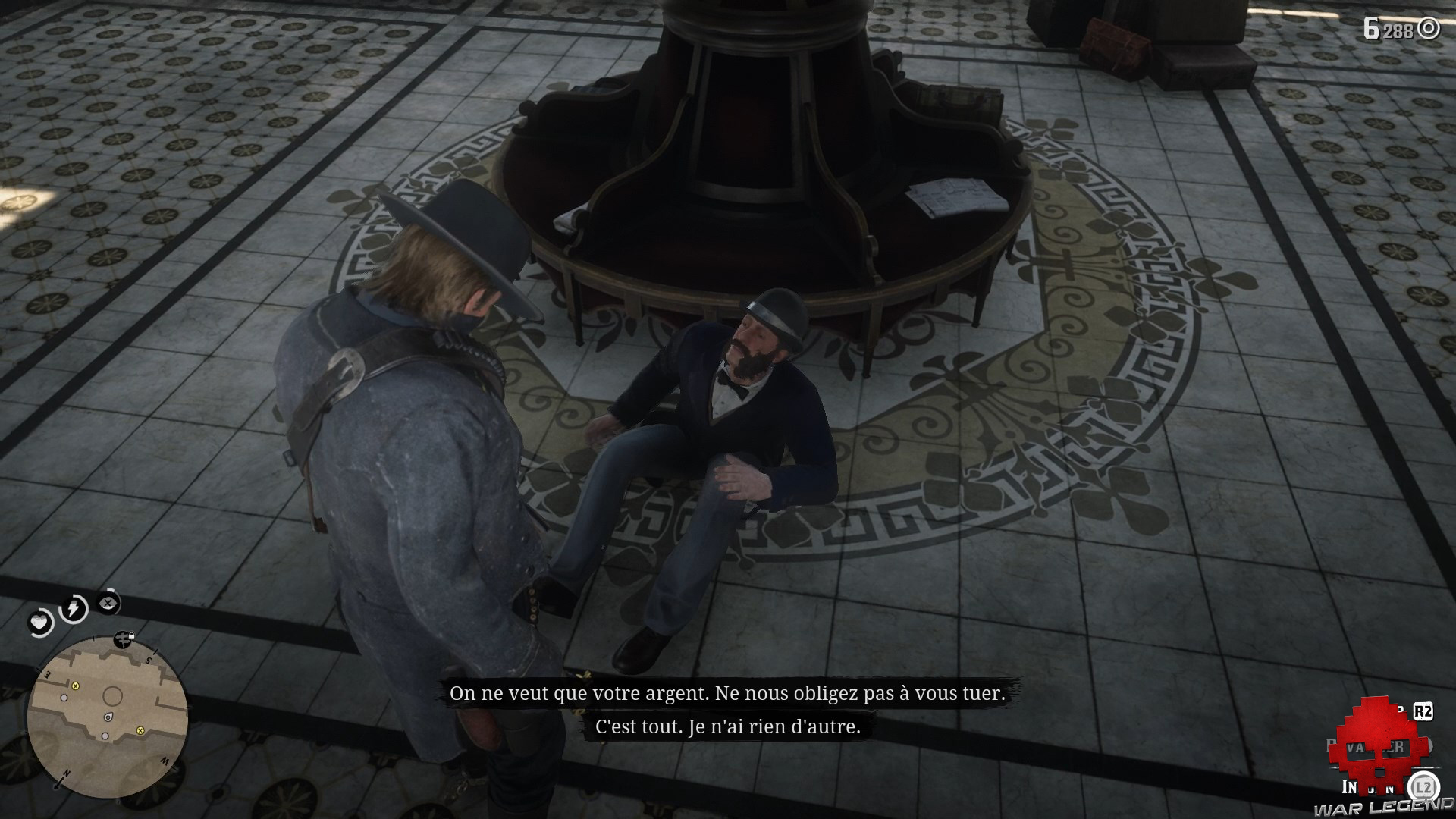Select the player arrow marker on the minimap
The width and height of the screenshot is (1456, 819).
108,717
